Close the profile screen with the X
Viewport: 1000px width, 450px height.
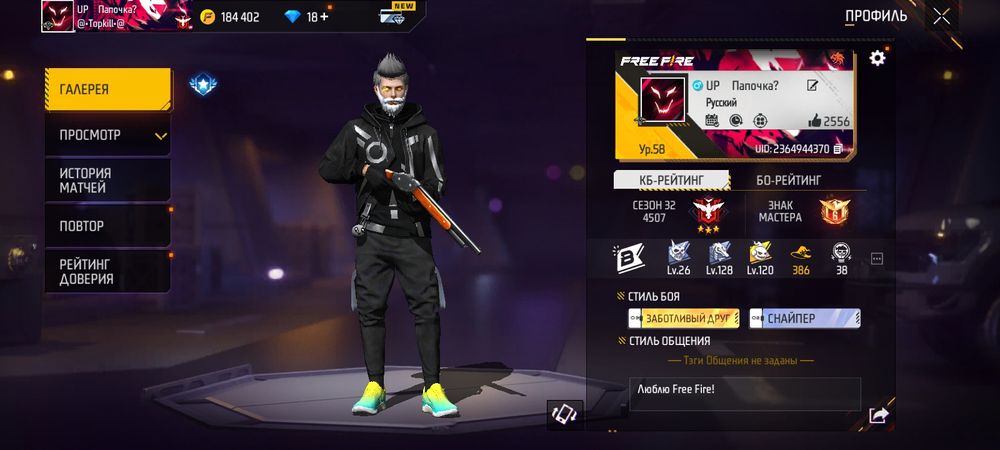941,16
